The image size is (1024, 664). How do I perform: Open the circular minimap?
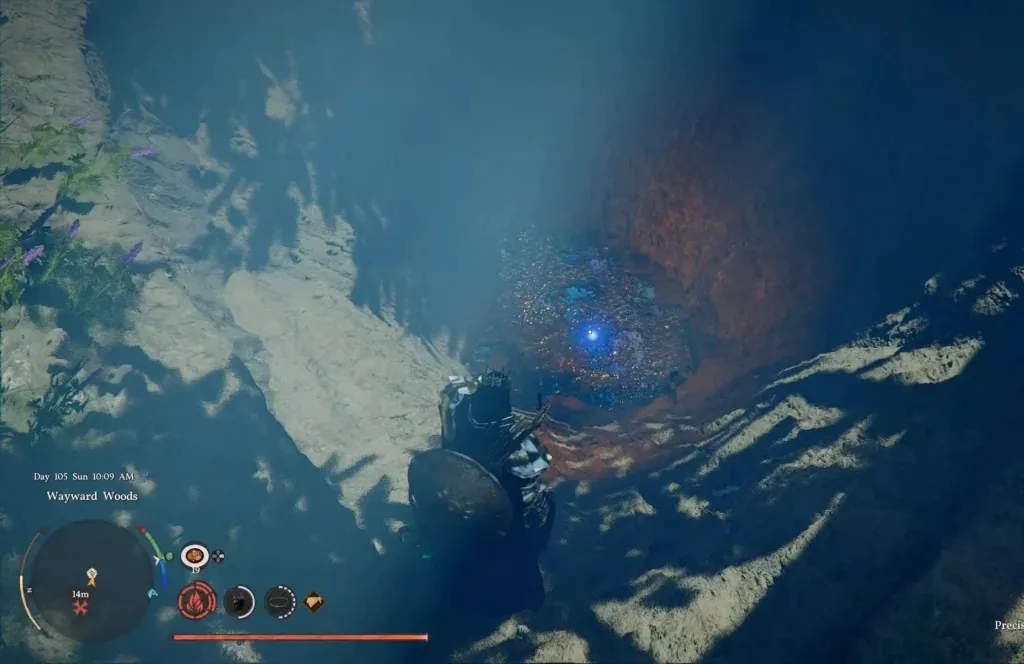tap(90, 580)
